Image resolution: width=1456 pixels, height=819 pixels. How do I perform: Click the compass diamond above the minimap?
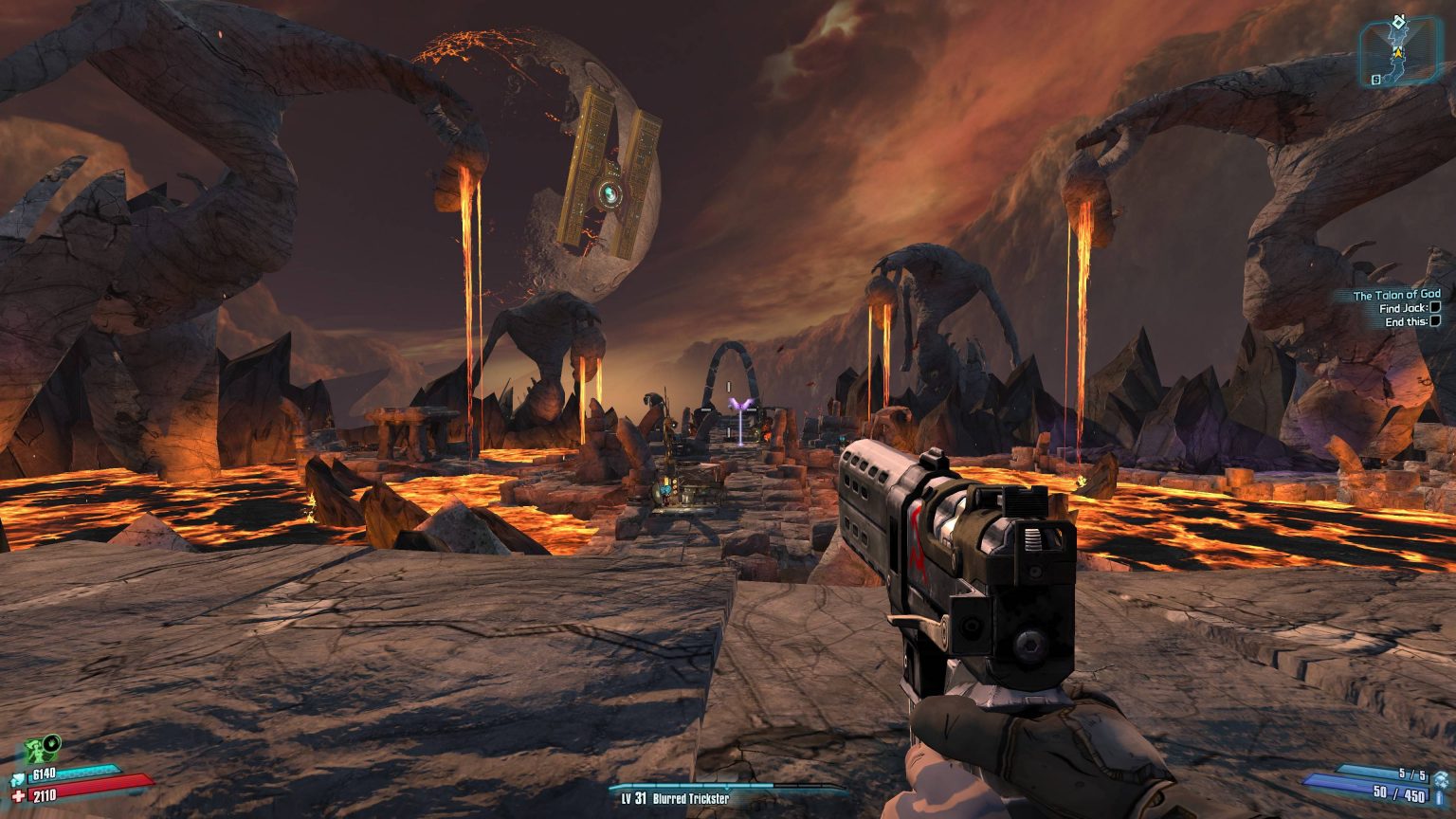1399,21
